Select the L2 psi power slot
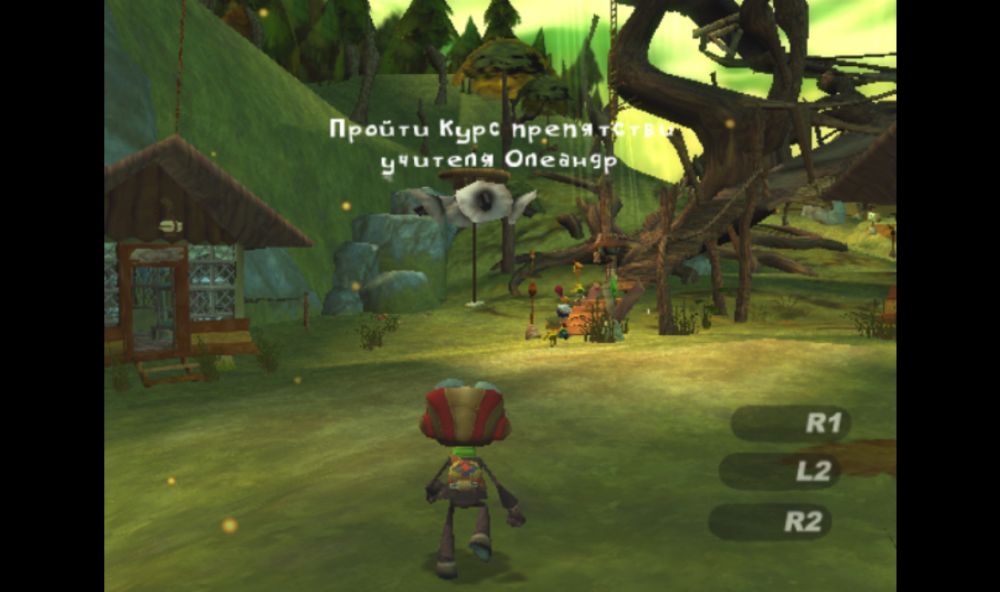 (x=780, y=471)
